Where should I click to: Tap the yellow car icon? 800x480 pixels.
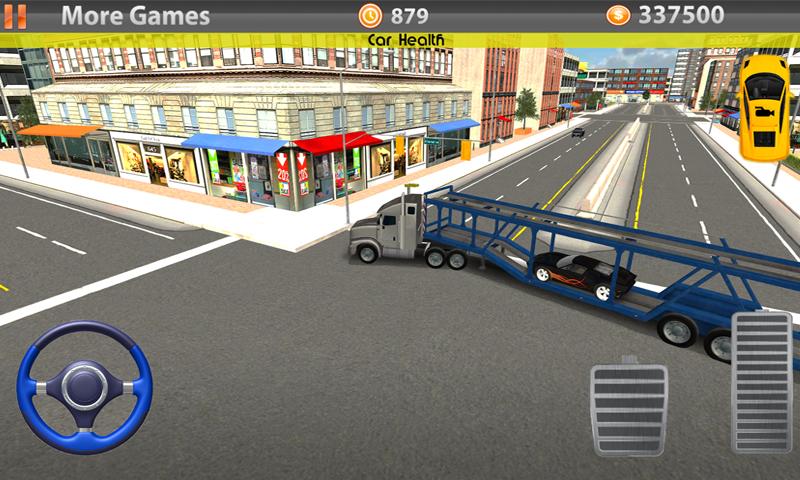pos(763,105)
